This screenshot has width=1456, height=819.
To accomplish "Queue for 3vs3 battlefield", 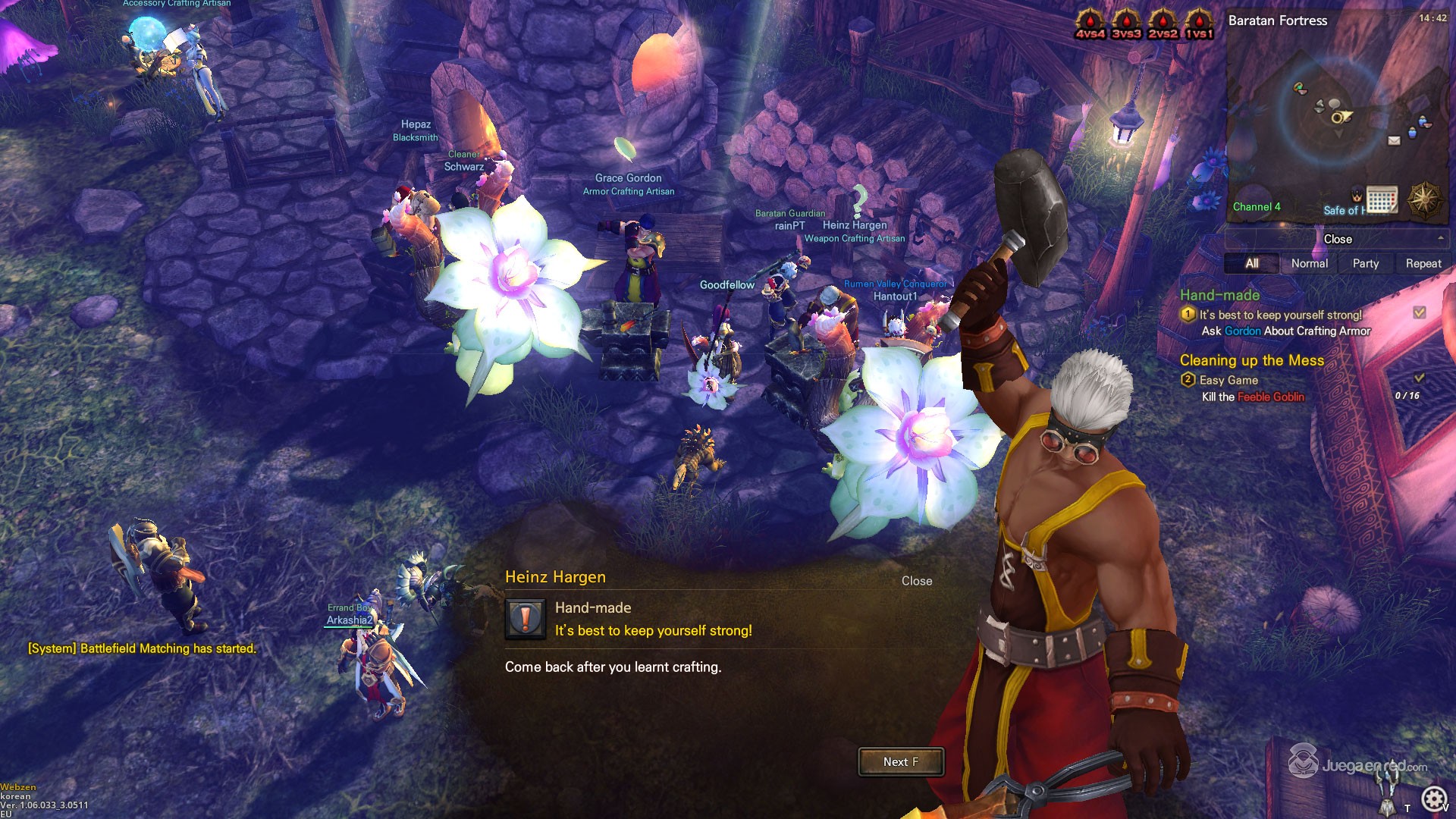I will coord(1126,24).
